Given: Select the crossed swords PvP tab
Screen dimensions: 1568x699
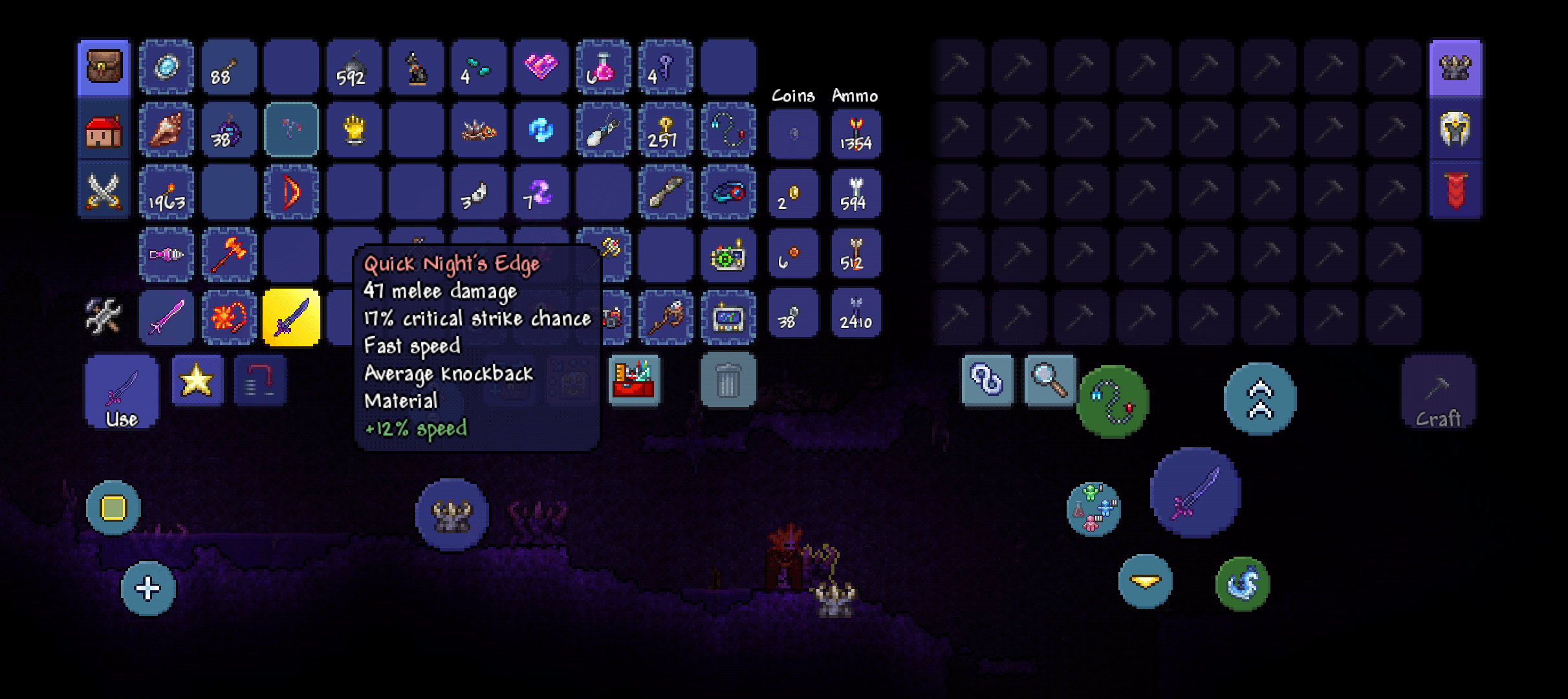Looking at the screenshot, I should pyautogui.click(x=103, y=192).
